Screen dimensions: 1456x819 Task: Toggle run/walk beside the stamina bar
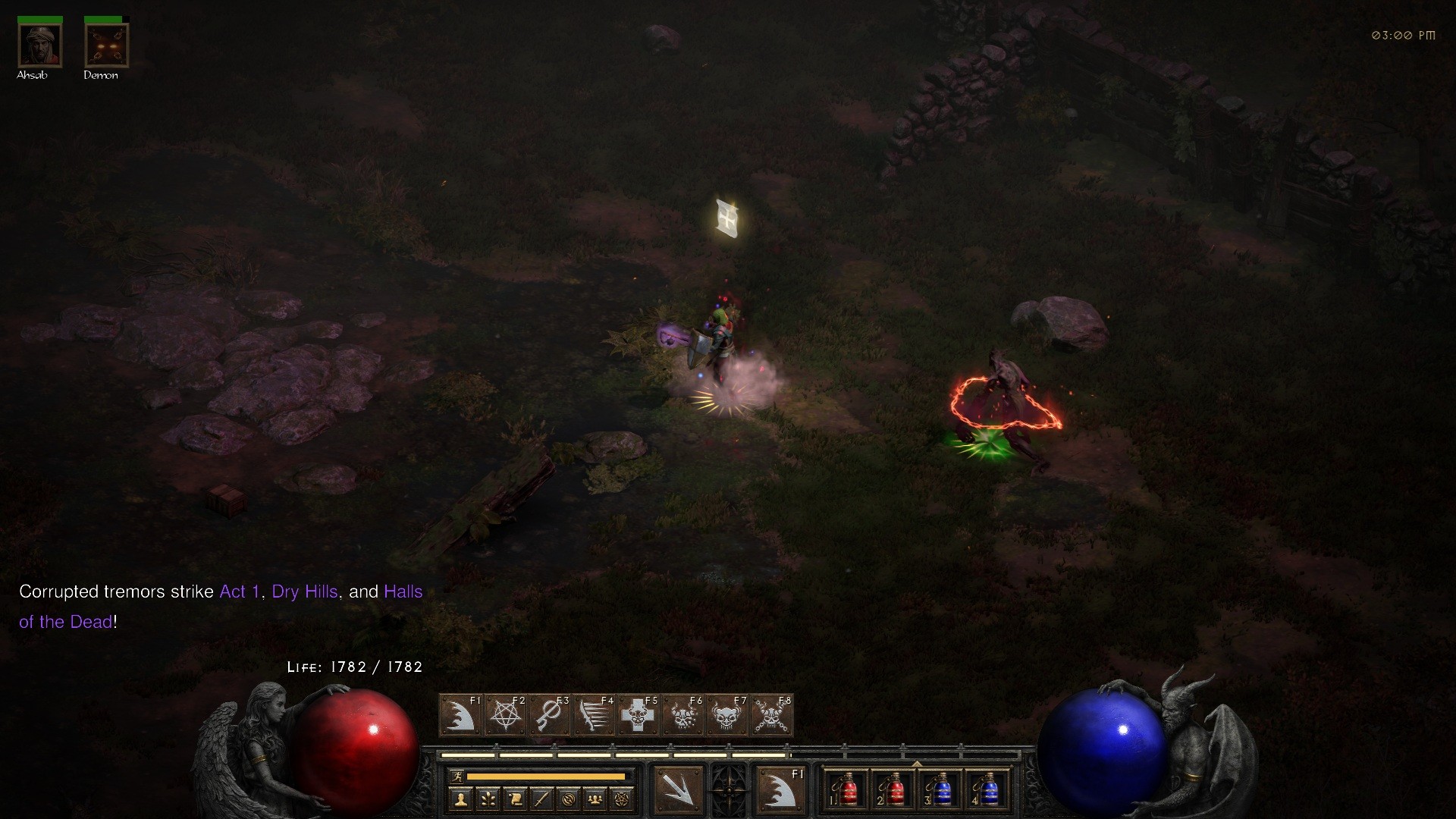click(x=457, y=776)
